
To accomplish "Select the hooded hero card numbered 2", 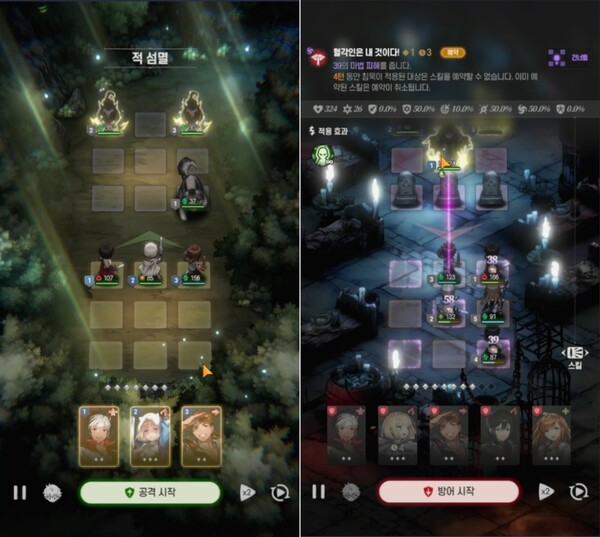I will click(x=150, y=436).
